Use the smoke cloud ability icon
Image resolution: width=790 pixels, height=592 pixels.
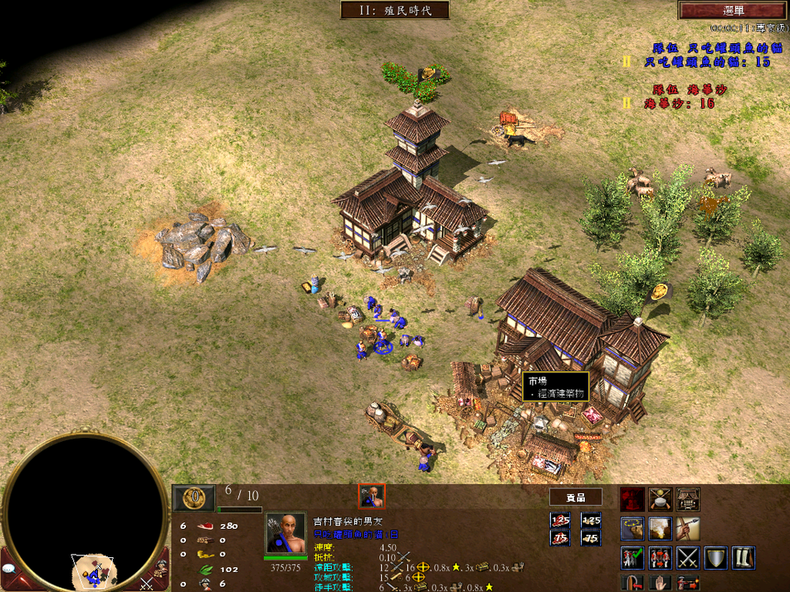660,529
